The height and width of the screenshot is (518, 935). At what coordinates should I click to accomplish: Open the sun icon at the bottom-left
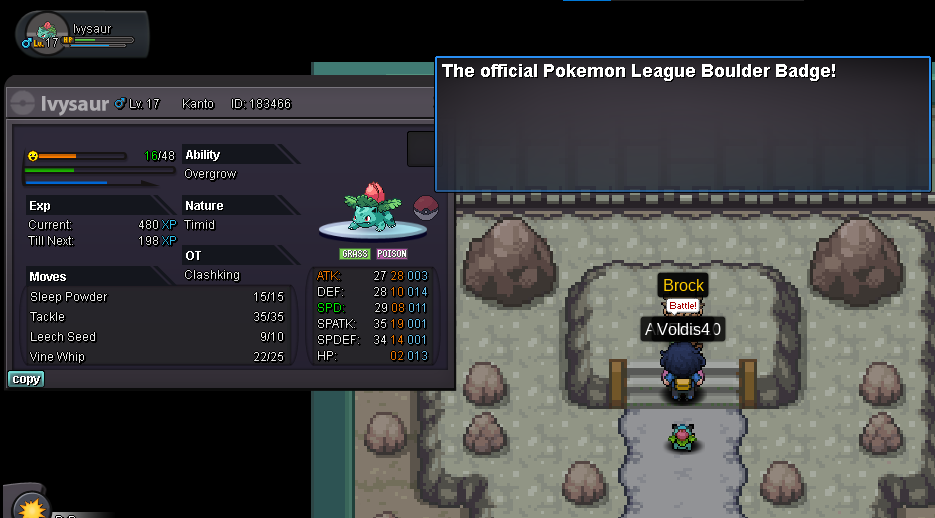coord(32,506)
